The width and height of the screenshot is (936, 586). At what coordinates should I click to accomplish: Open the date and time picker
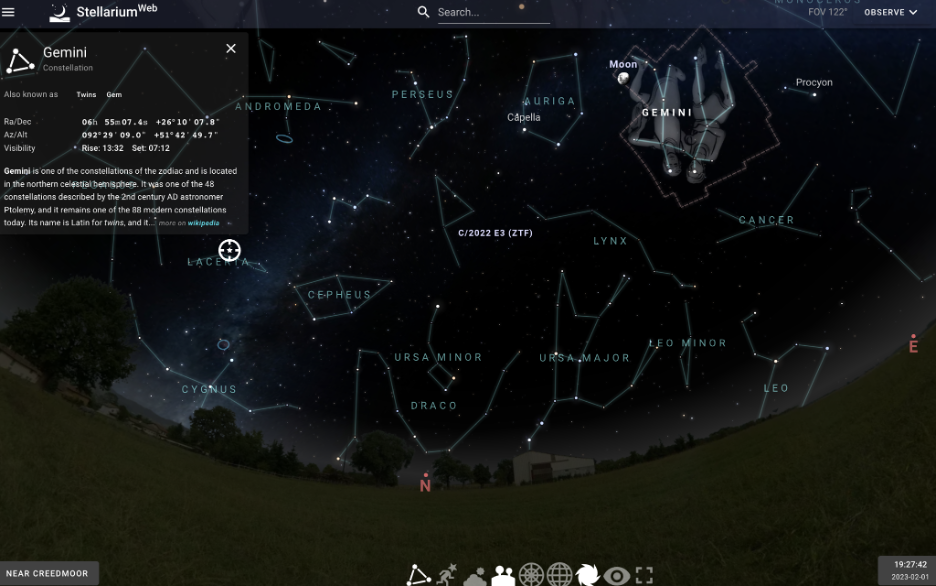908,570
